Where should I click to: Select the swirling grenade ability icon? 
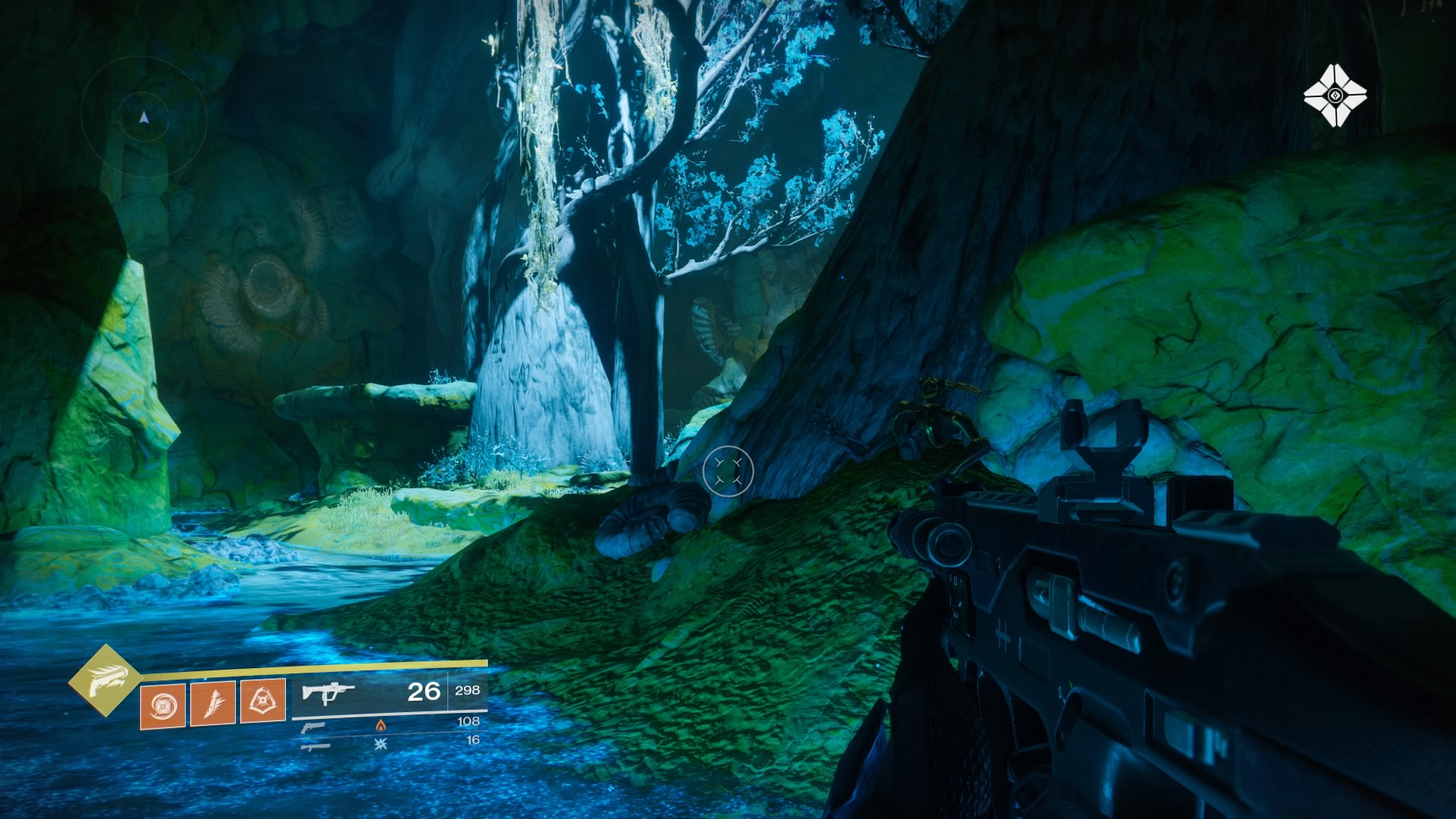pyautogui.click(x=163, y=705)
